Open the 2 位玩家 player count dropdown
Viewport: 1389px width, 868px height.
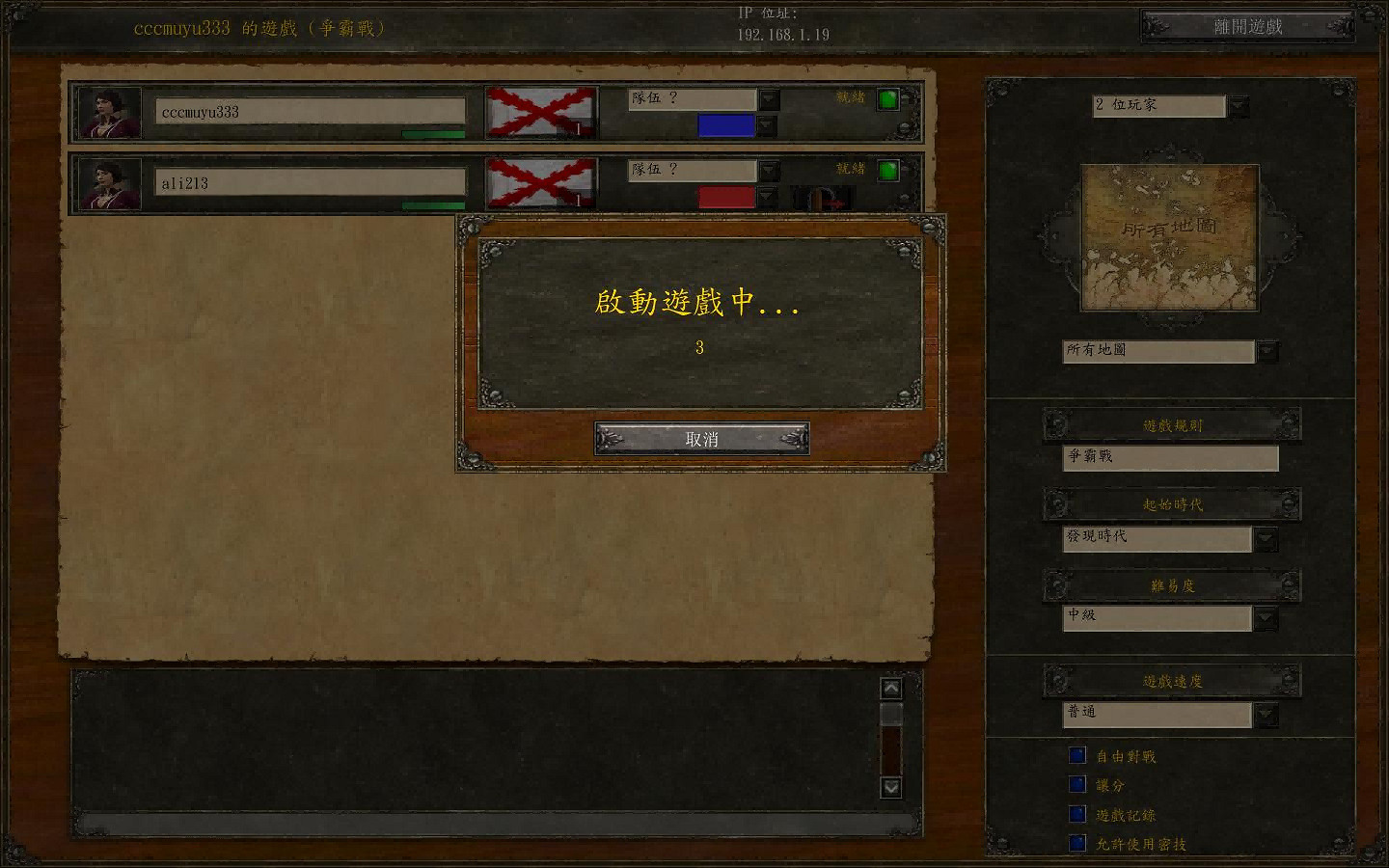point(1238,106)
